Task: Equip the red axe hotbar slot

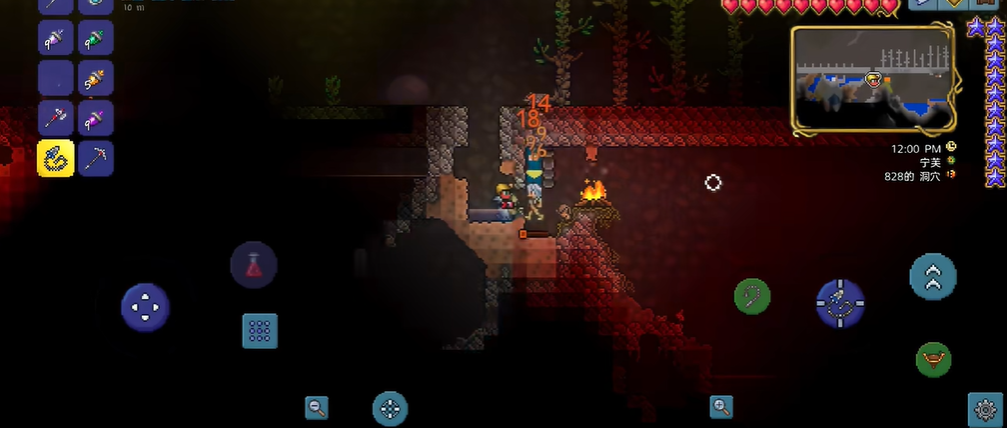Action: tap(56, 118)
